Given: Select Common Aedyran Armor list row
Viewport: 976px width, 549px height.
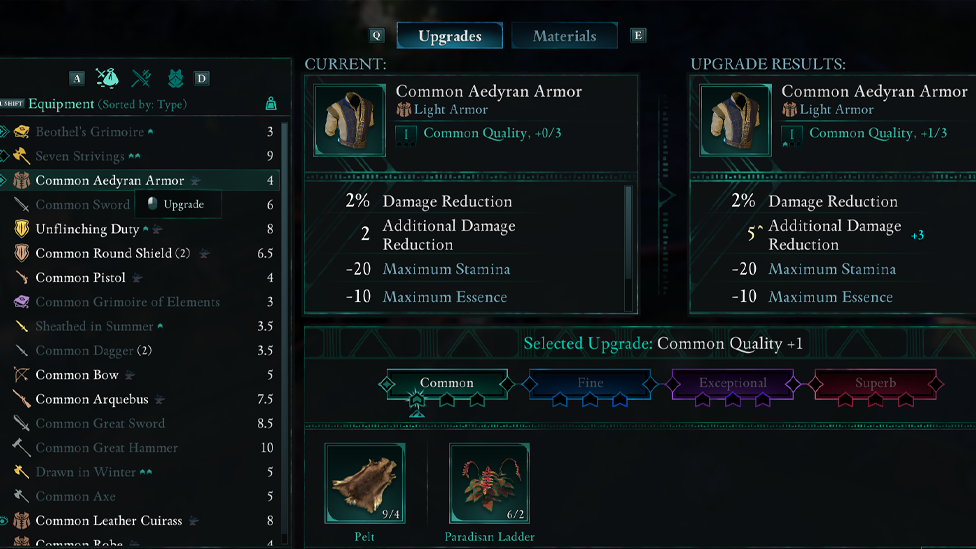Looking at the screenshot, I should click(110, 181).
